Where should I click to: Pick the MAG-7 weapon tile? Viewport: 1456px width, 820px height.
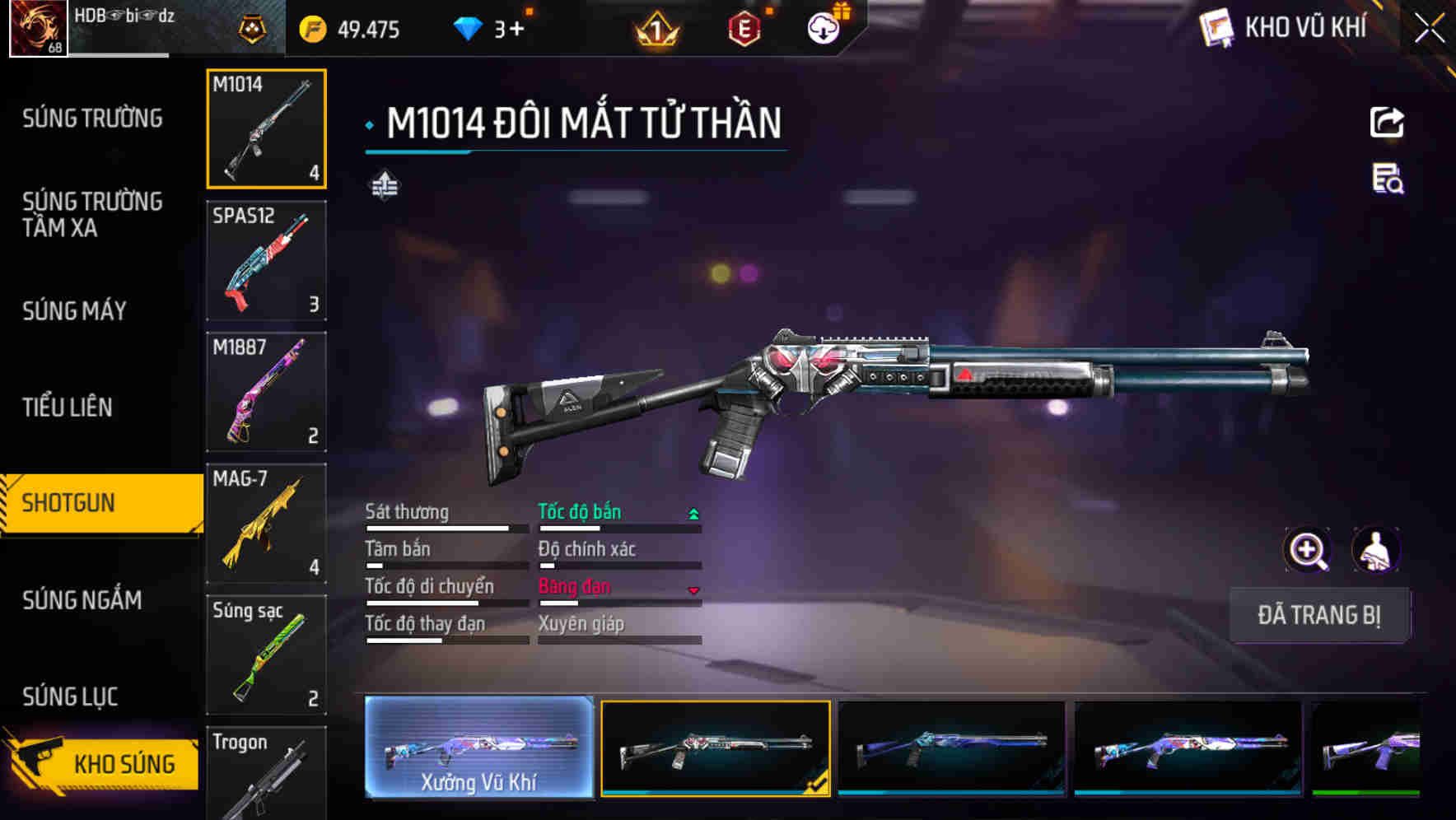266,524
